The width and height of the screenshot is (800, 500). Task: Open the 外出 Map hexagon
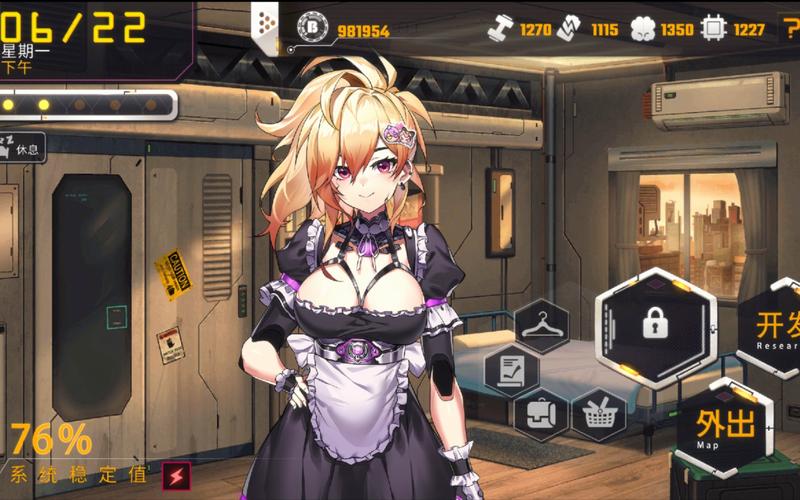[x=726, y=427]
